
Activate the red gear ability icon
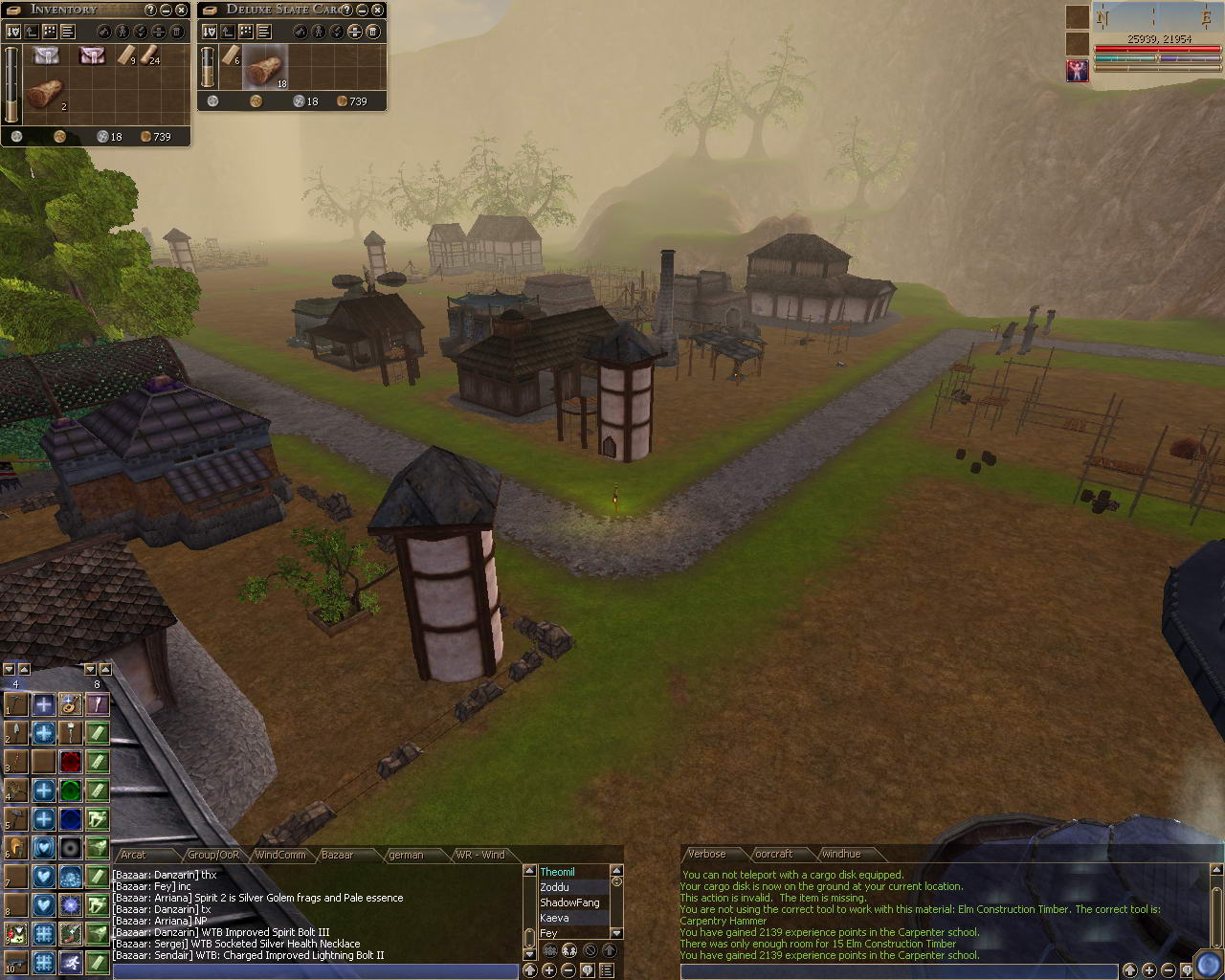[x=70, y=762]
